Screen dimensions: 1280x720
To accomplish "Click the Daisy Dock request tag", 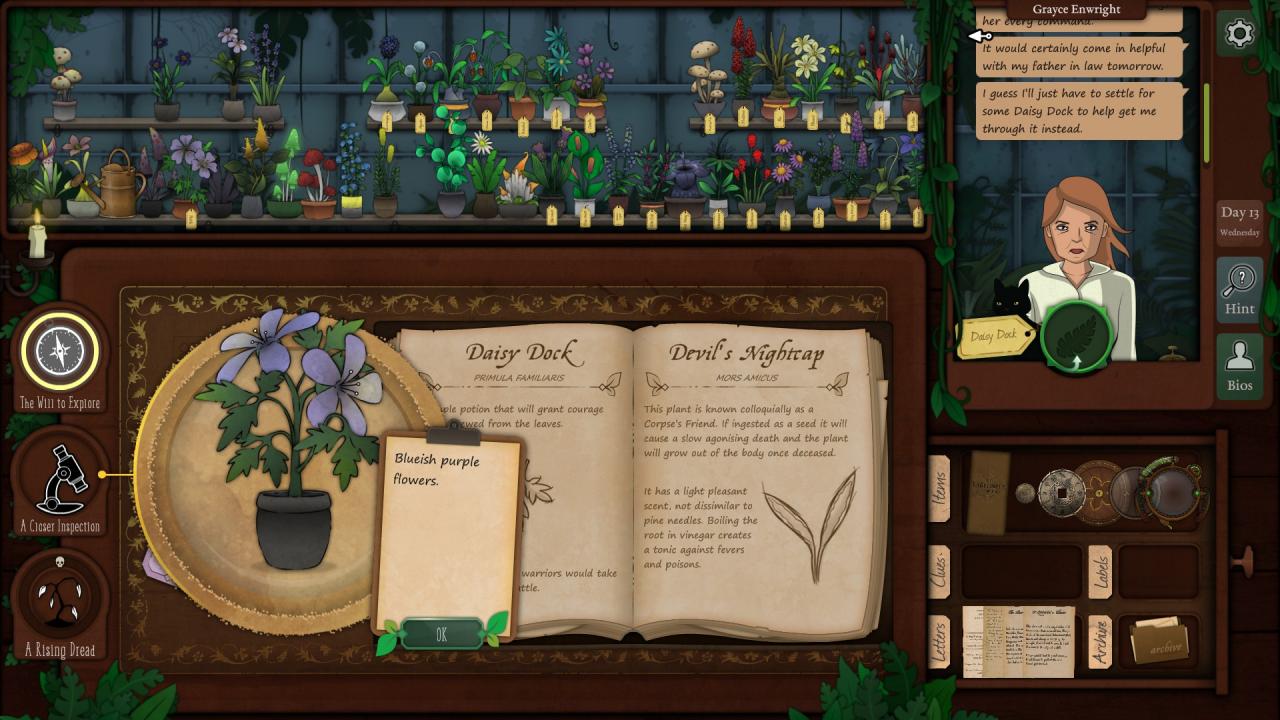I will [994, 337].
